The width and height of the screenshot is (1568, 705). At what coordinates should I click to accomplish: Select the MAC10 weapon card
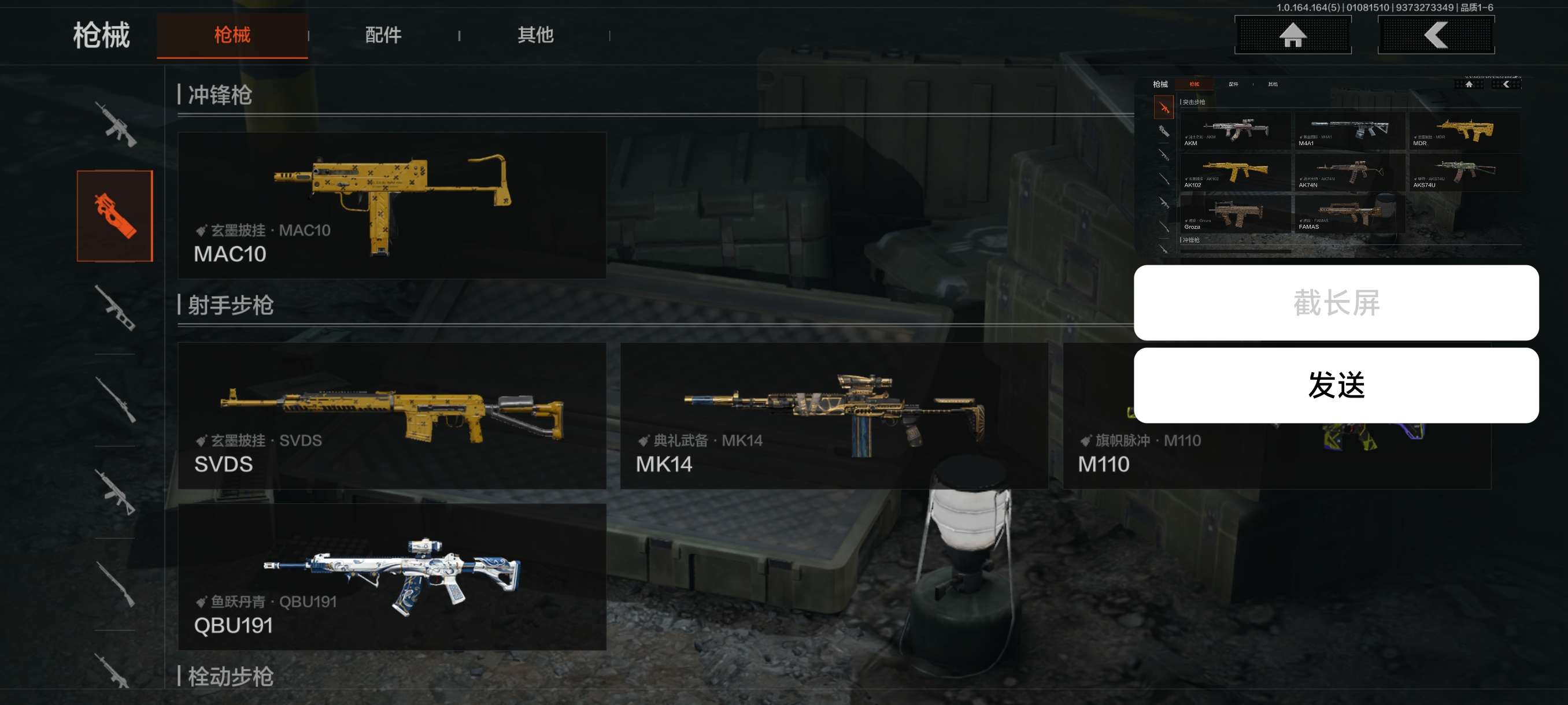[x=391, y=206]
